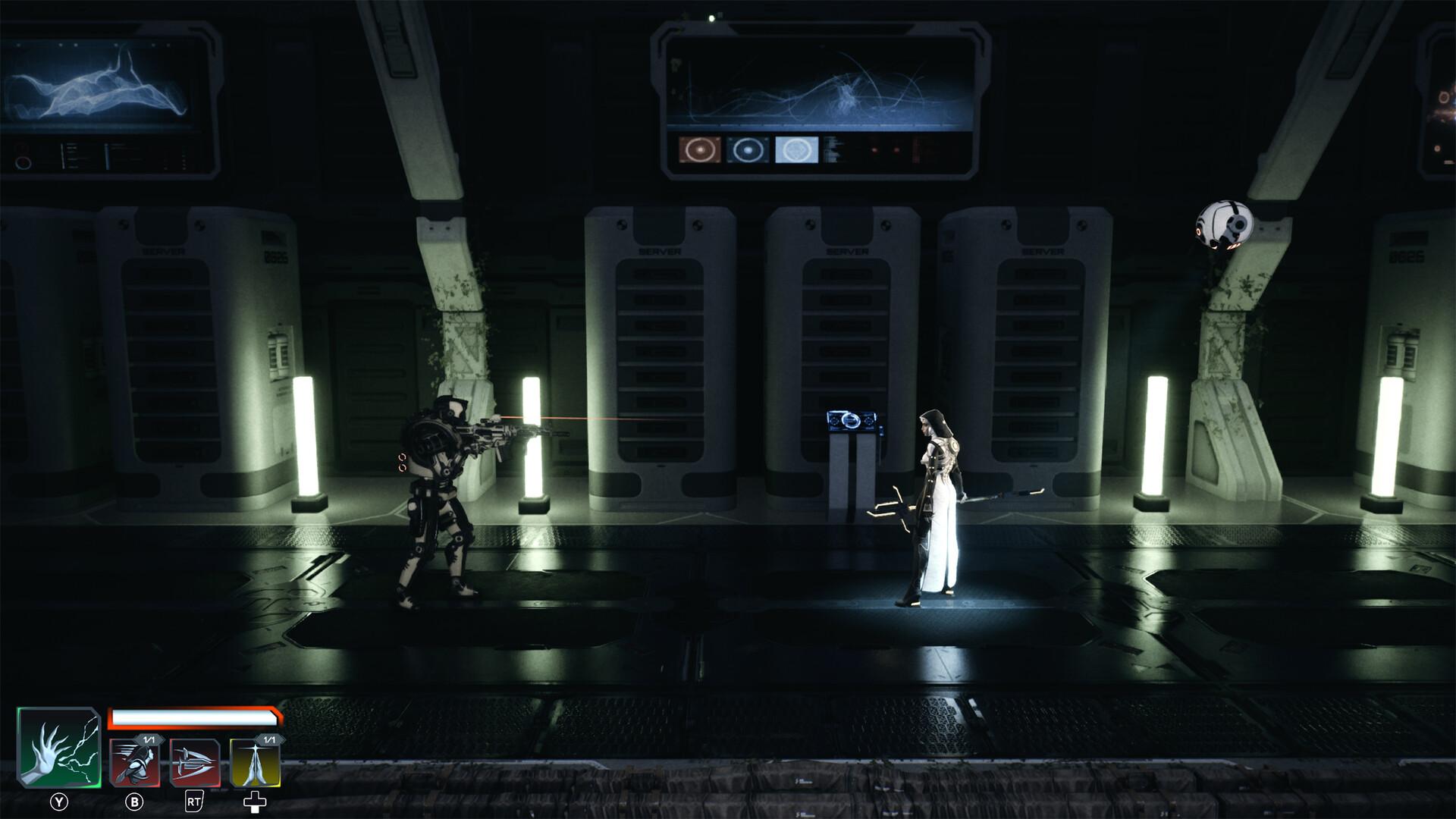Screen dimensions: 1456x819
Task: Select the spear throw ability
Action: click(x=195, y=764)
